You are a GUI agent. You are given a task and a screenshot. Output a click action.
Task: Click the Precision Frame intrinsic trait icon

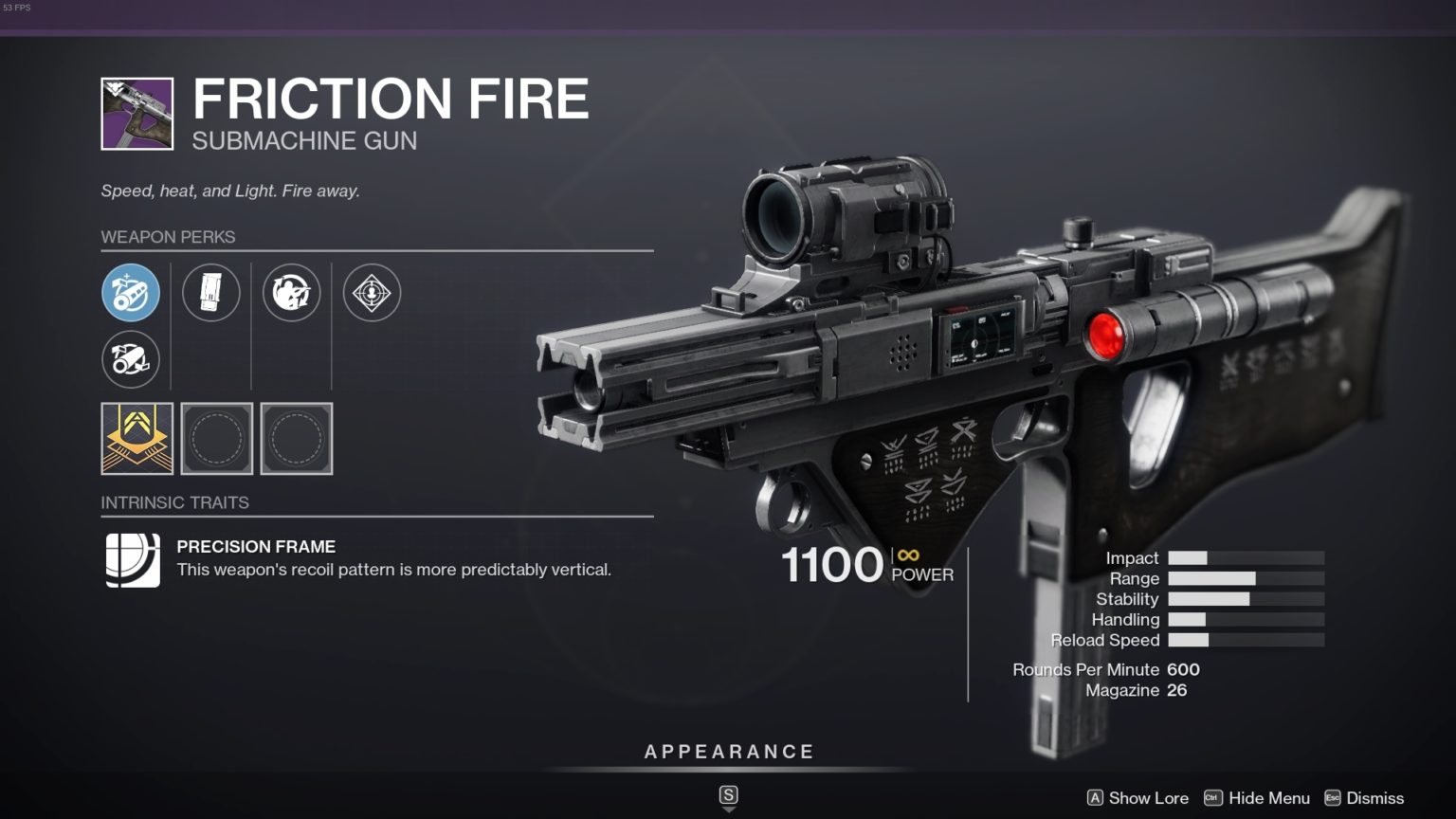click(x=132, y=560)
